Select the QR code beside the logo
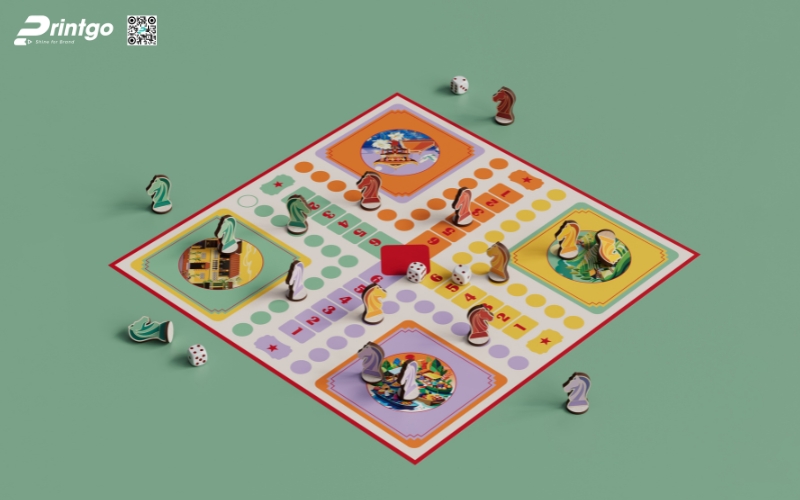Viewport: 800px width, 500px height. tap(142, 30)
